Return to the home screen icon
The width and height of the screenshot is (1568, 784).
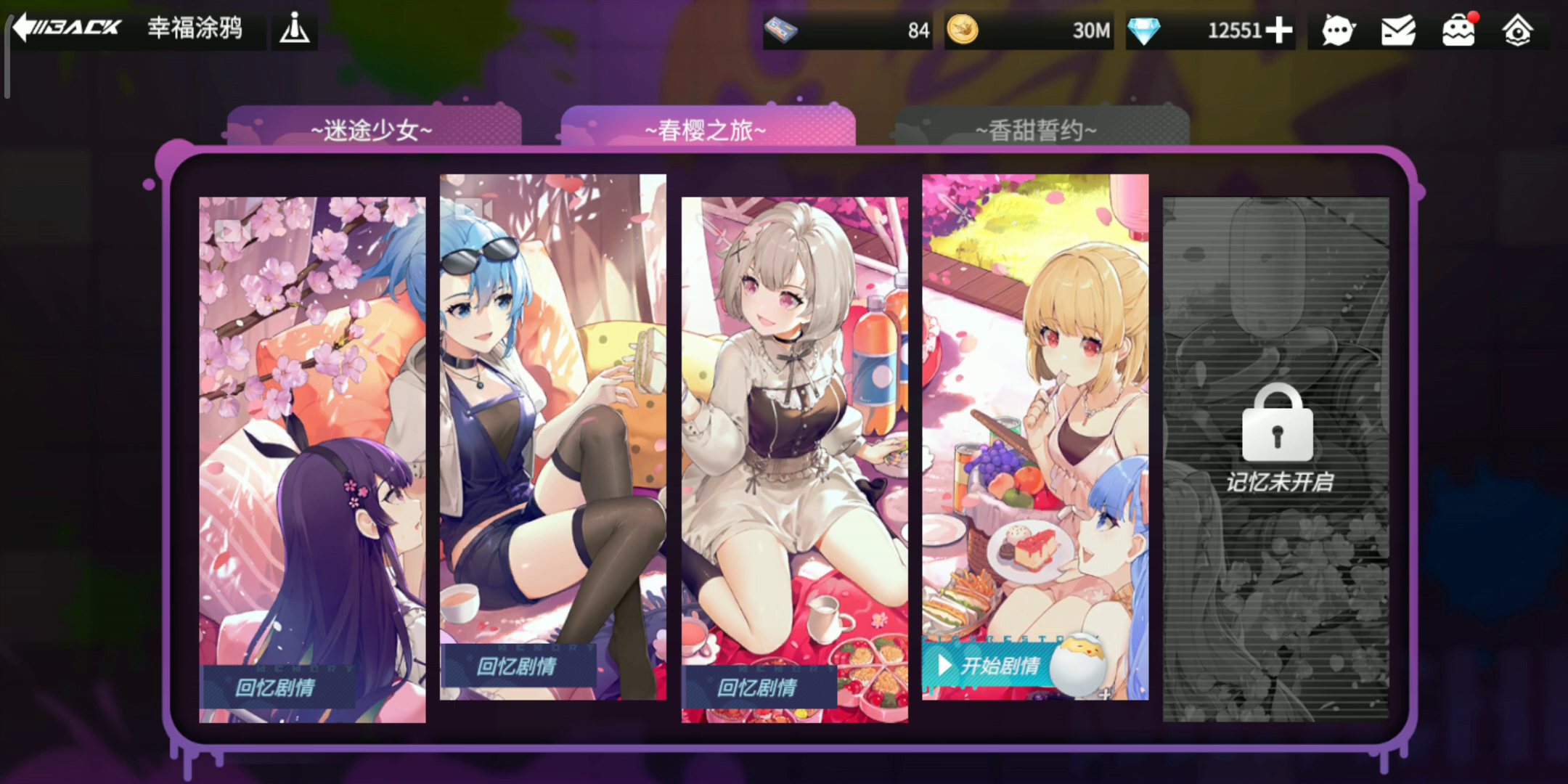(x=1517, y=30)
